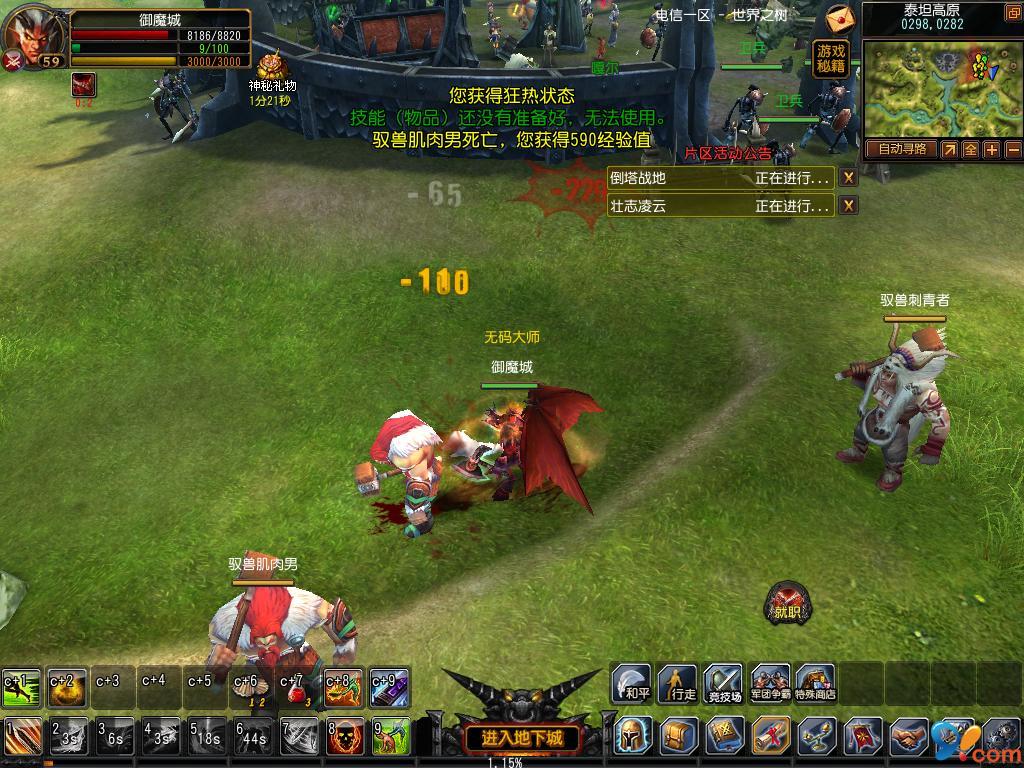Click the 全 full map button
The width and height of the screenshot is (1024, 768).
point(970,149)
